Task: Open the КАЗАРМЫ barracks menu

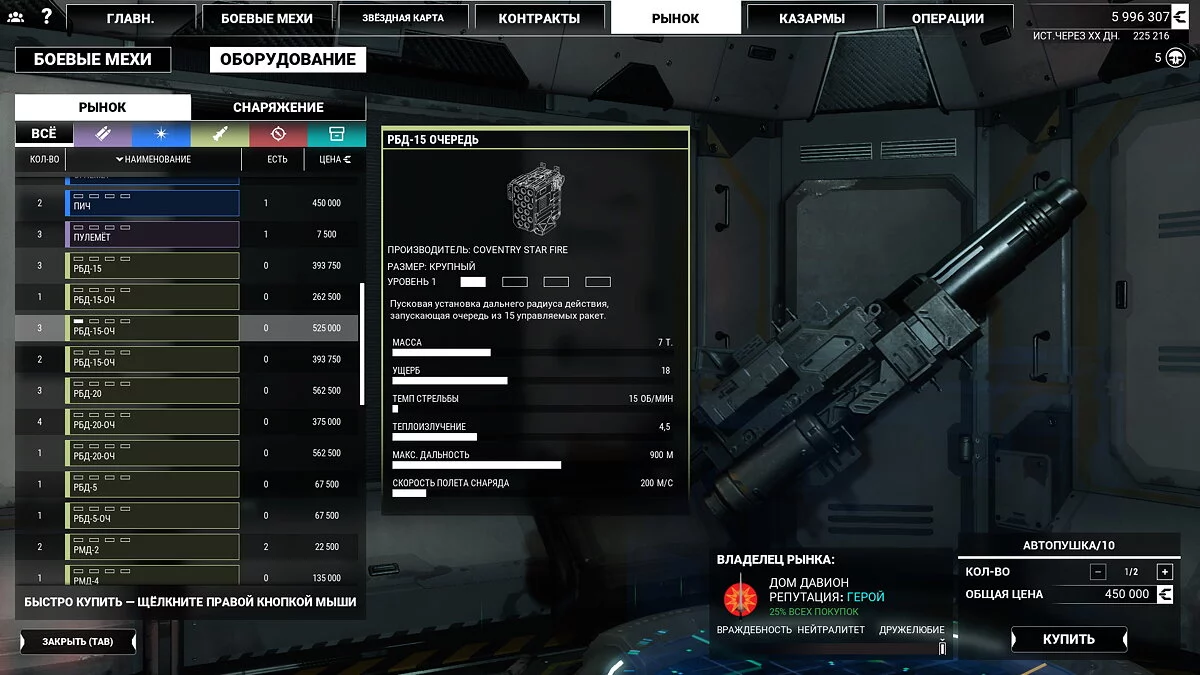Action: [811, 18]
